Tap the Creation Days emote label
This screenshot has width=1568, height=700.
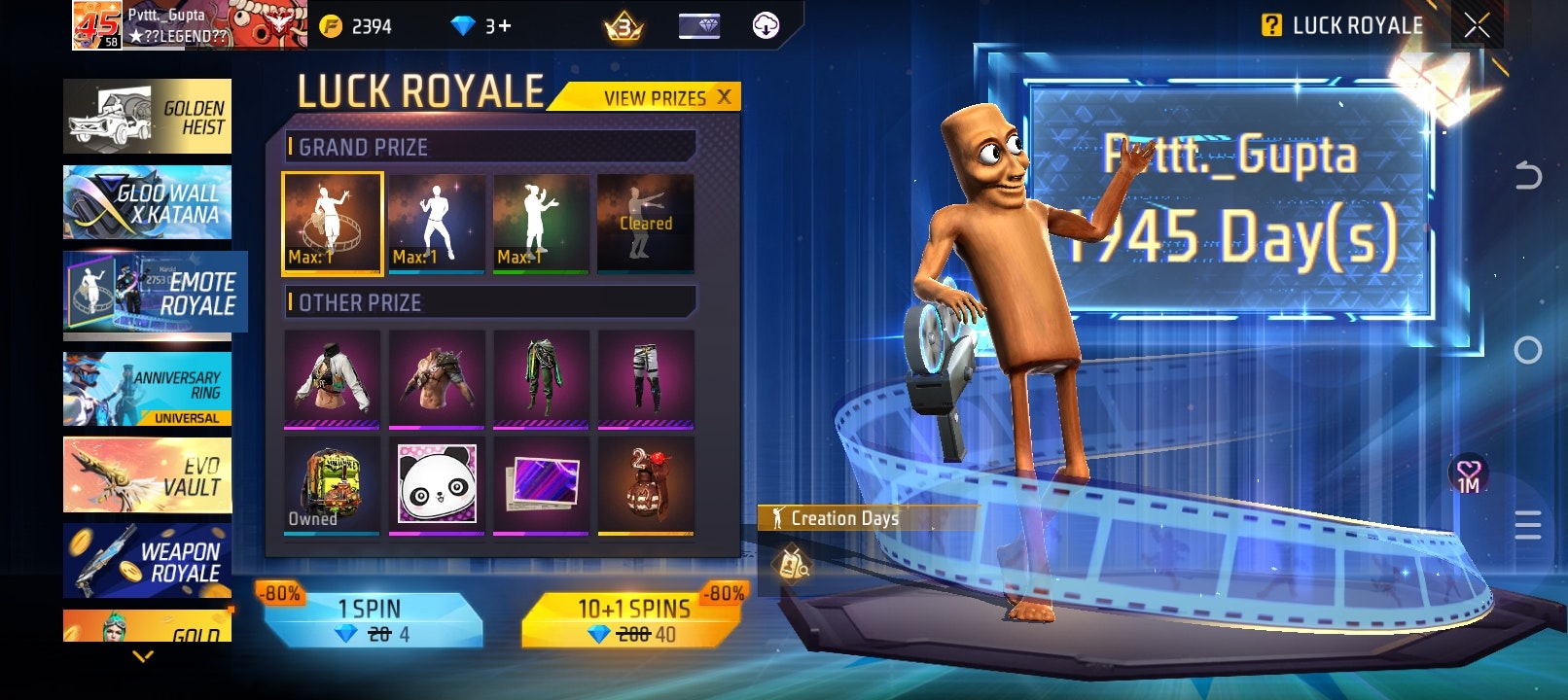click(842, 518)
